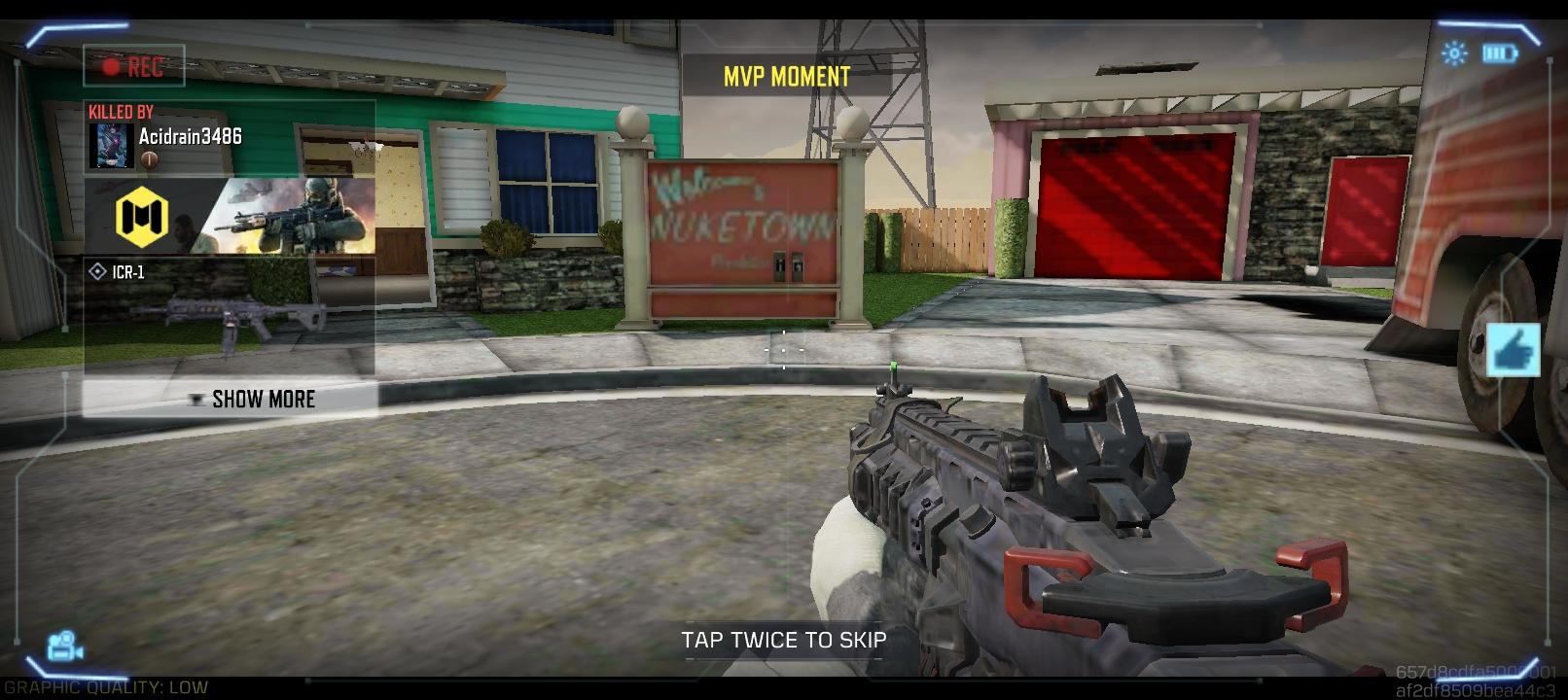
Task: Toggle recording with the REC button
Action: click(x=133, y=66)
